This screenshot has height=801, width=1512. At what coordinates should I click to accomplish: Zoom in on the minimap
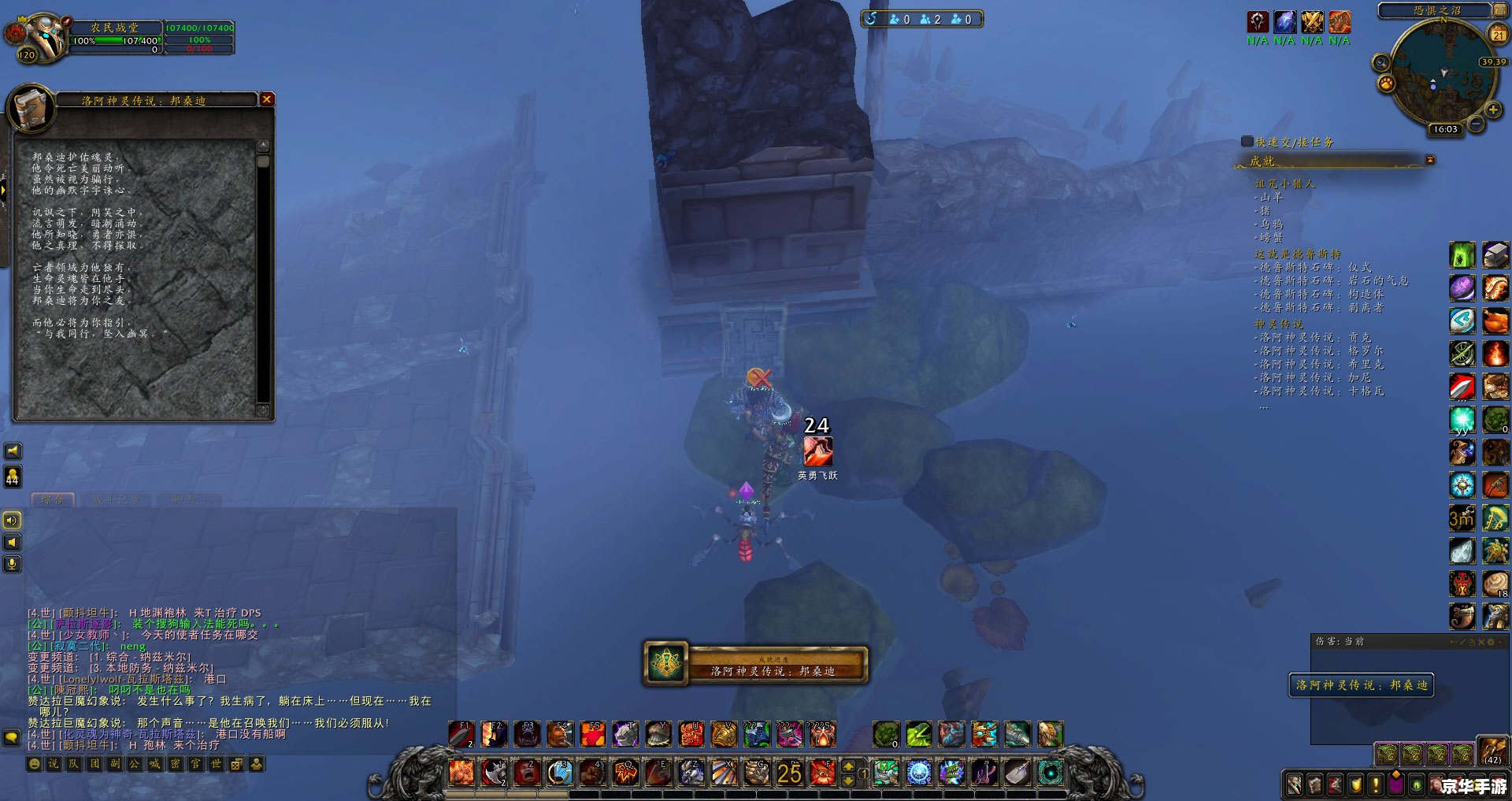click(1492, 109)
